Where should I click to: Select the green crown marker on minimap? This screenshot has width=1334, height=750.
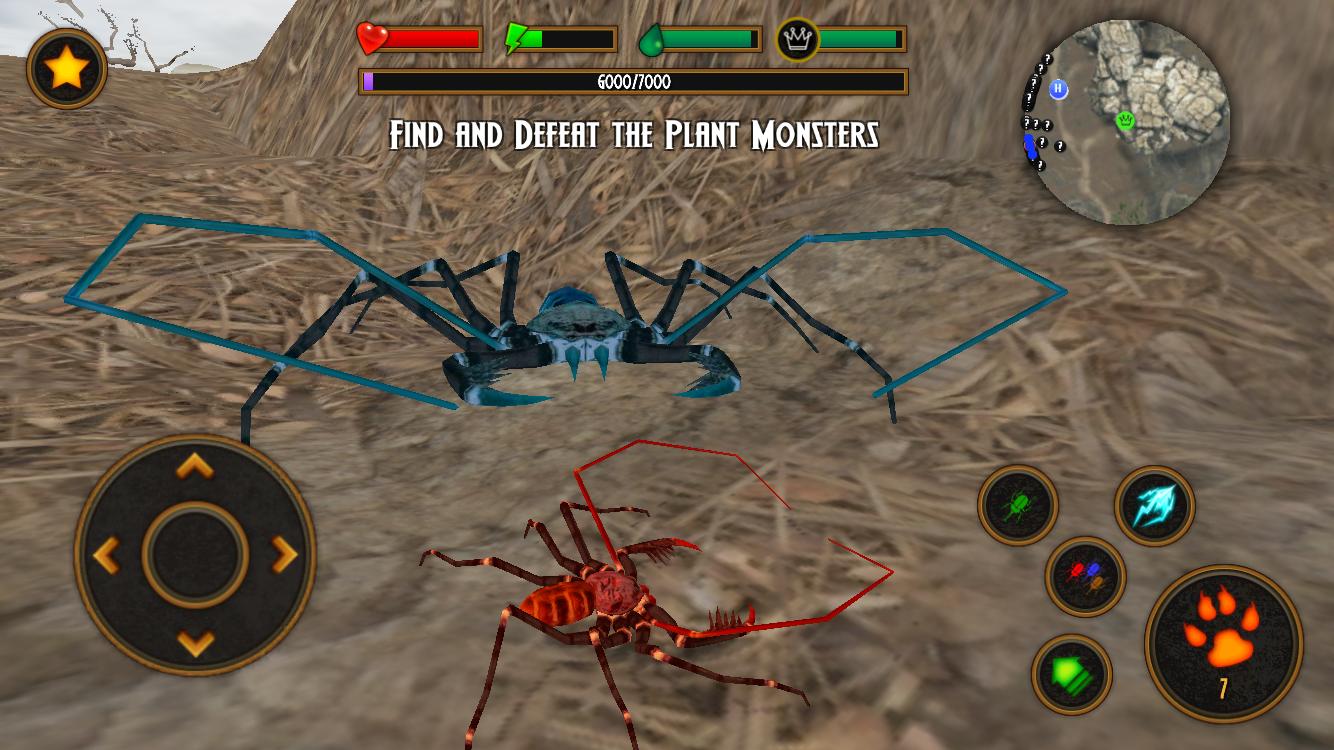[1125, 121]
